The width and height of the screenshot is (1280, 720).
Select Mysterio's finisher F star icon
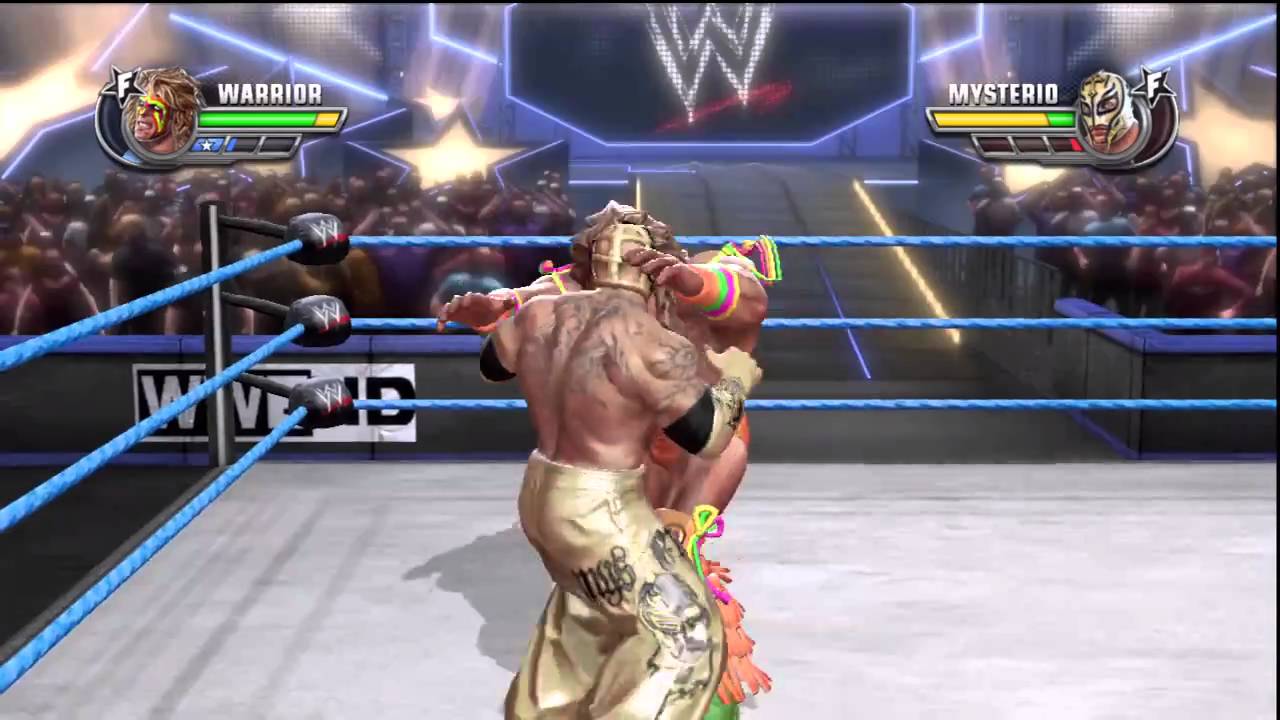click(x=1155, y=84)
